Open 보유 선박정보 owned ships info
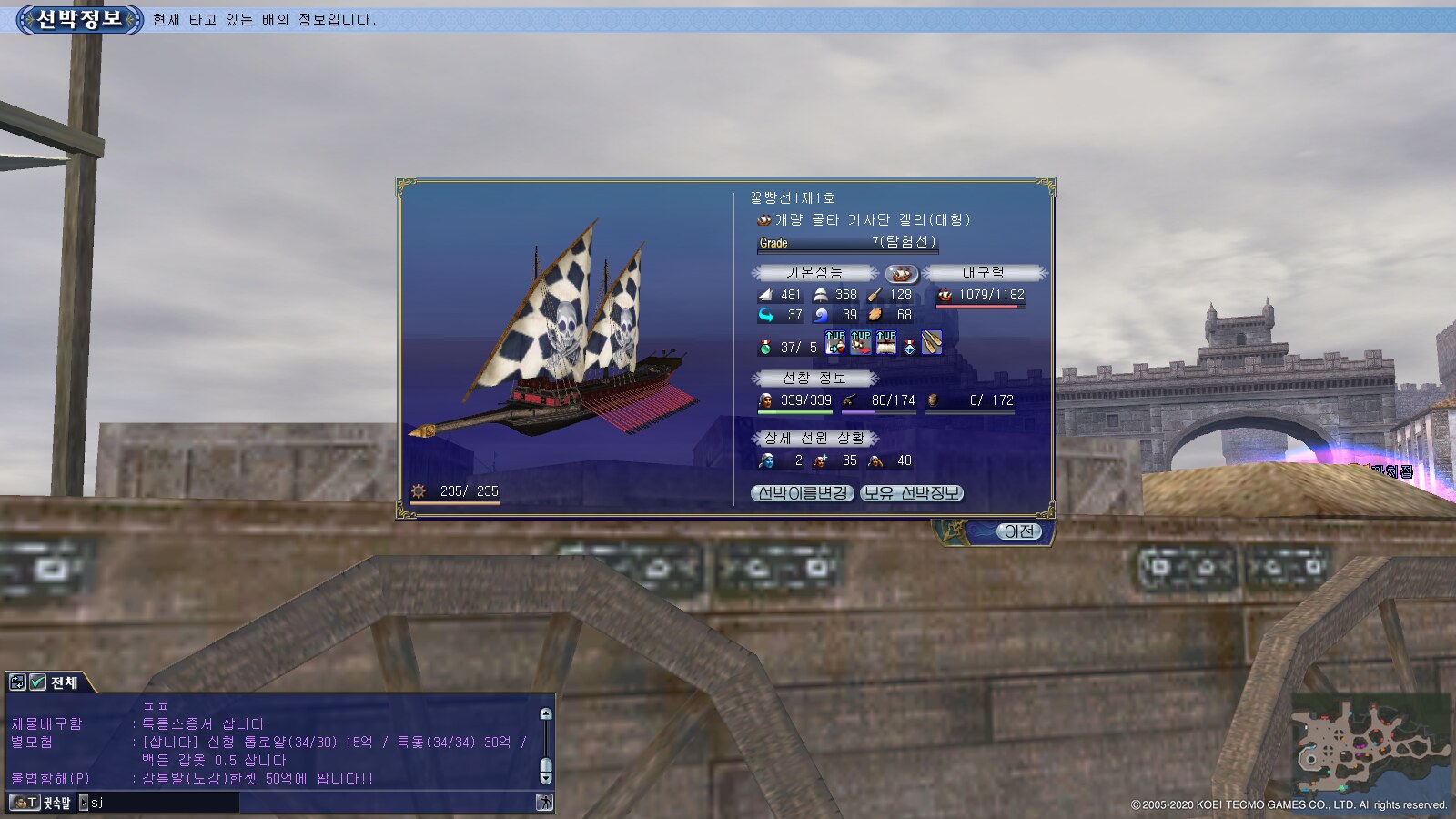 (911, 493)
